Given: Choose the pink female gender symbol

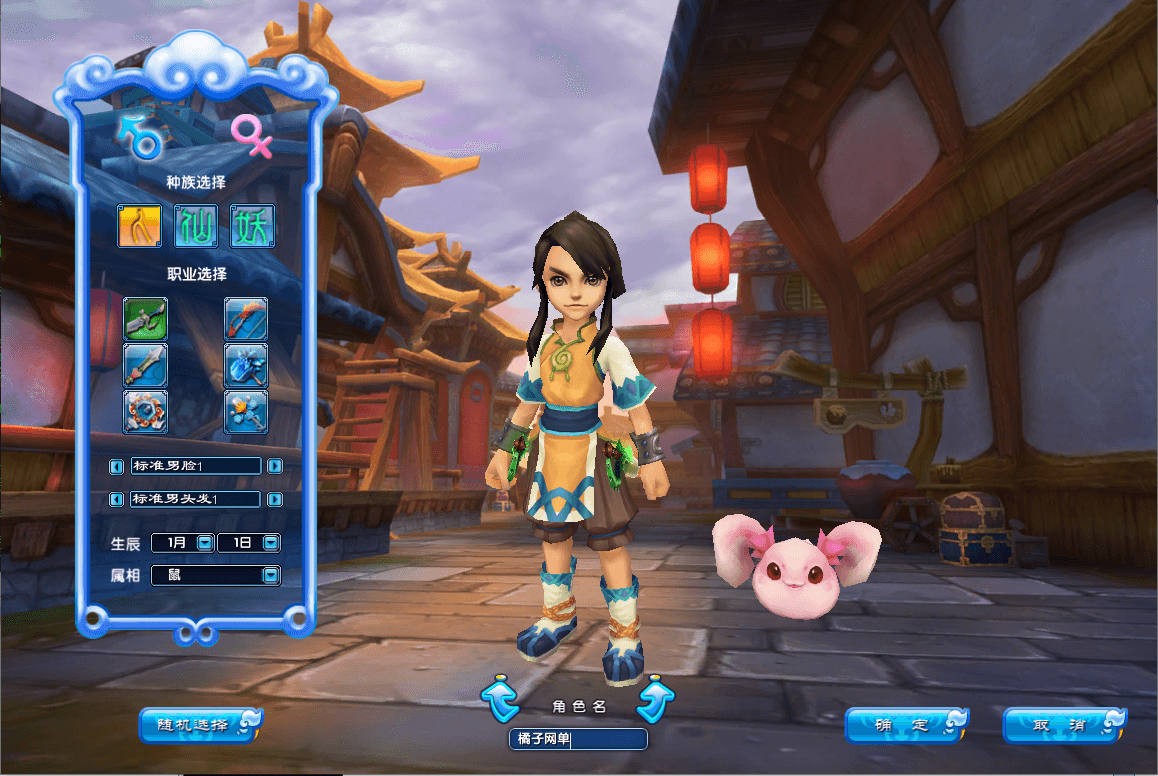Looking at the screenshot, I should (x=251, y=136).
